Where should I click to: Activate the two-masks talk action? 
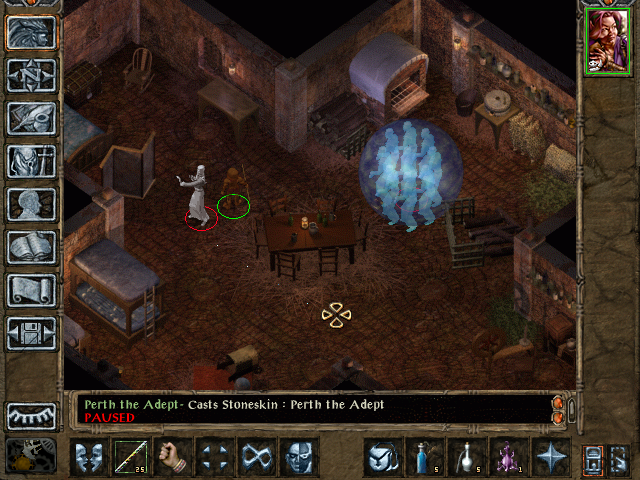click(x=89, y=457)
